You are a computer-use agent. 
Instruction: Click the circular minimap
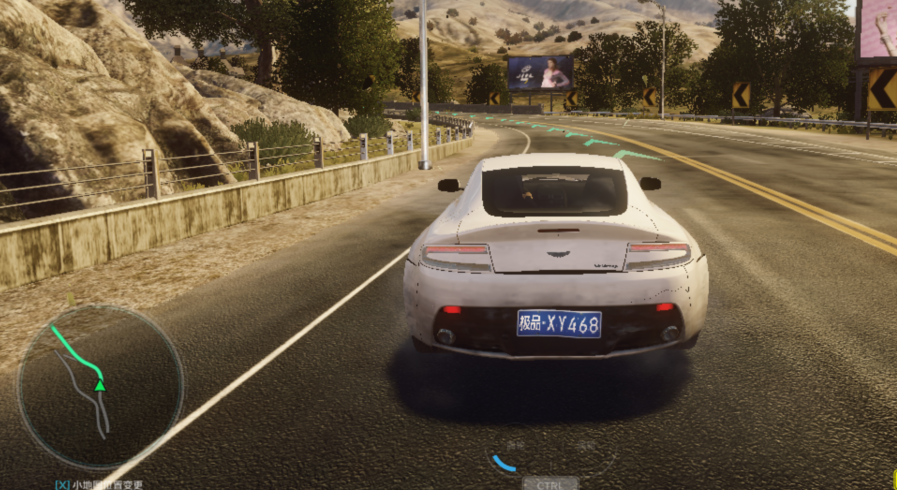coord(100,388)
